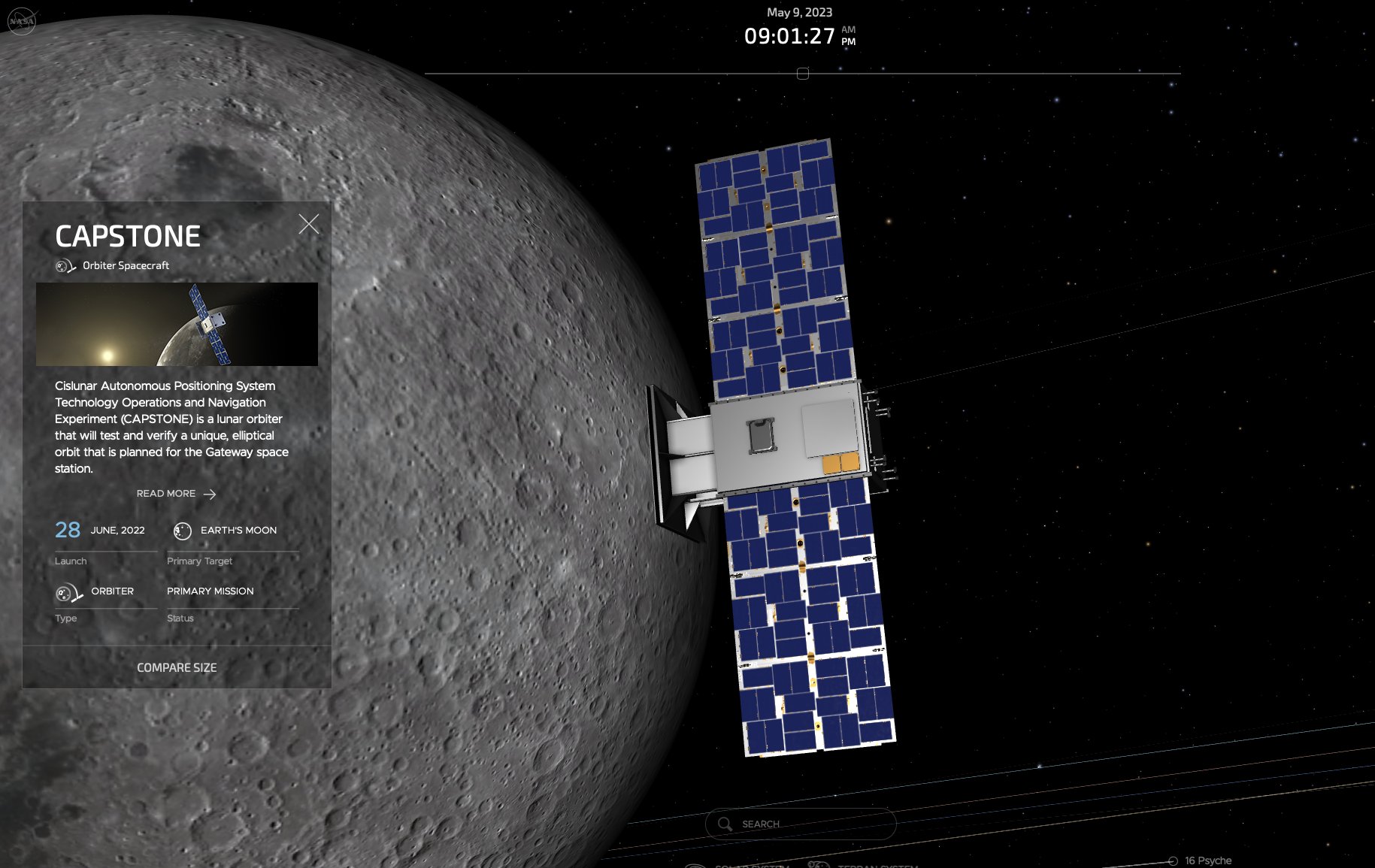Close the CAPSTONE info panel
The width and height of the screenshot is (1375, 868).
coord(310,223)
